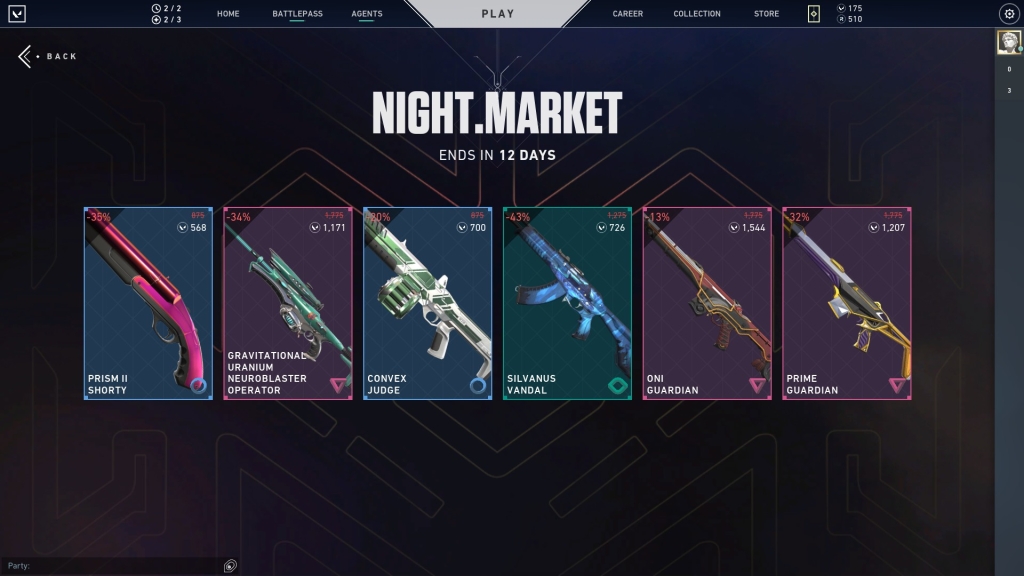
Task: Open the settings gear icon
Action: (x=1009, y=14)
